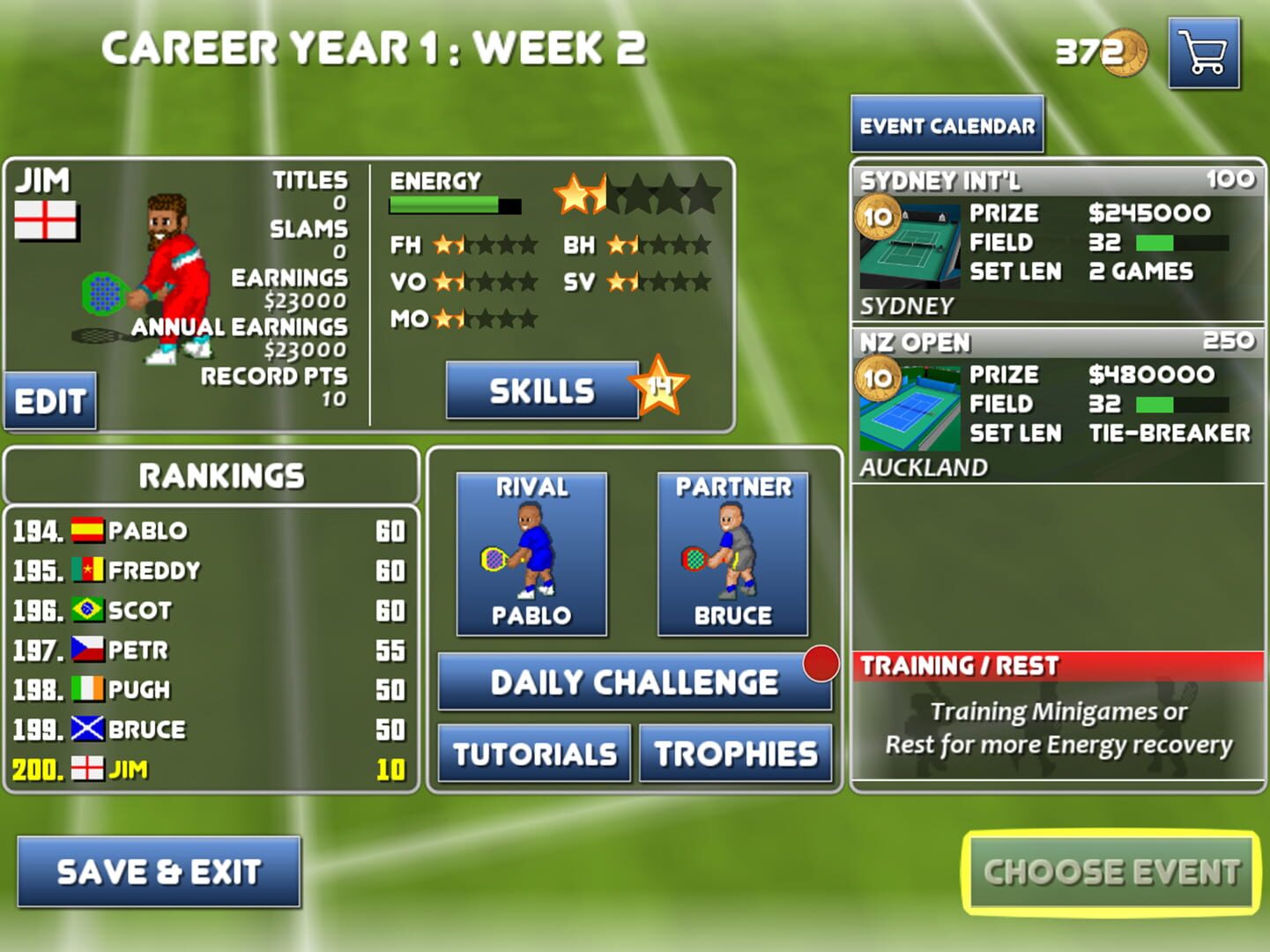Switch to the Trophies screen
The image size is (1270, 952).
[734, 753]
